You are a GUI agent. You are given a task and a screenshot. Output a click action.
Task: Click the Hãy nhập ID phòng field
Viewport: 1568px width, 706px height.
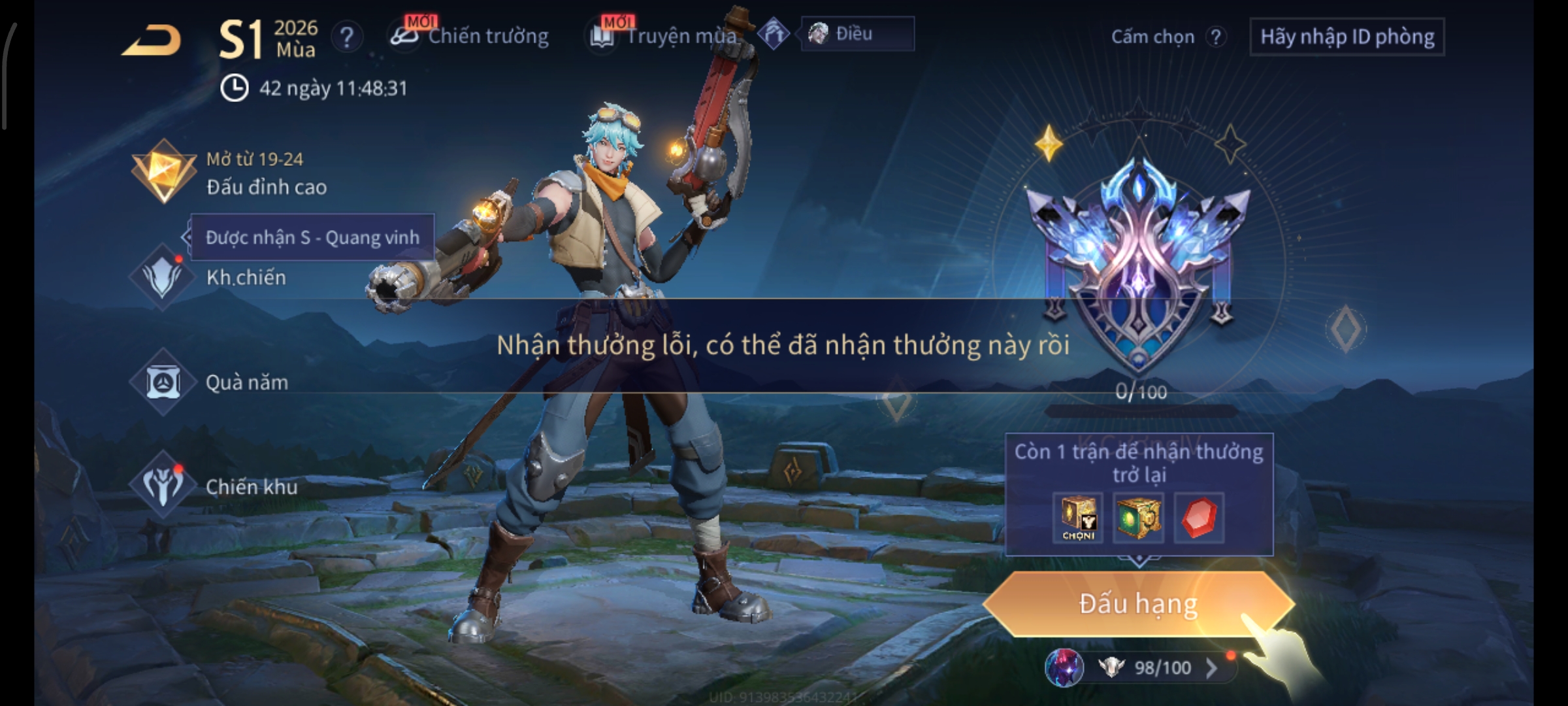pos(1347,37)
